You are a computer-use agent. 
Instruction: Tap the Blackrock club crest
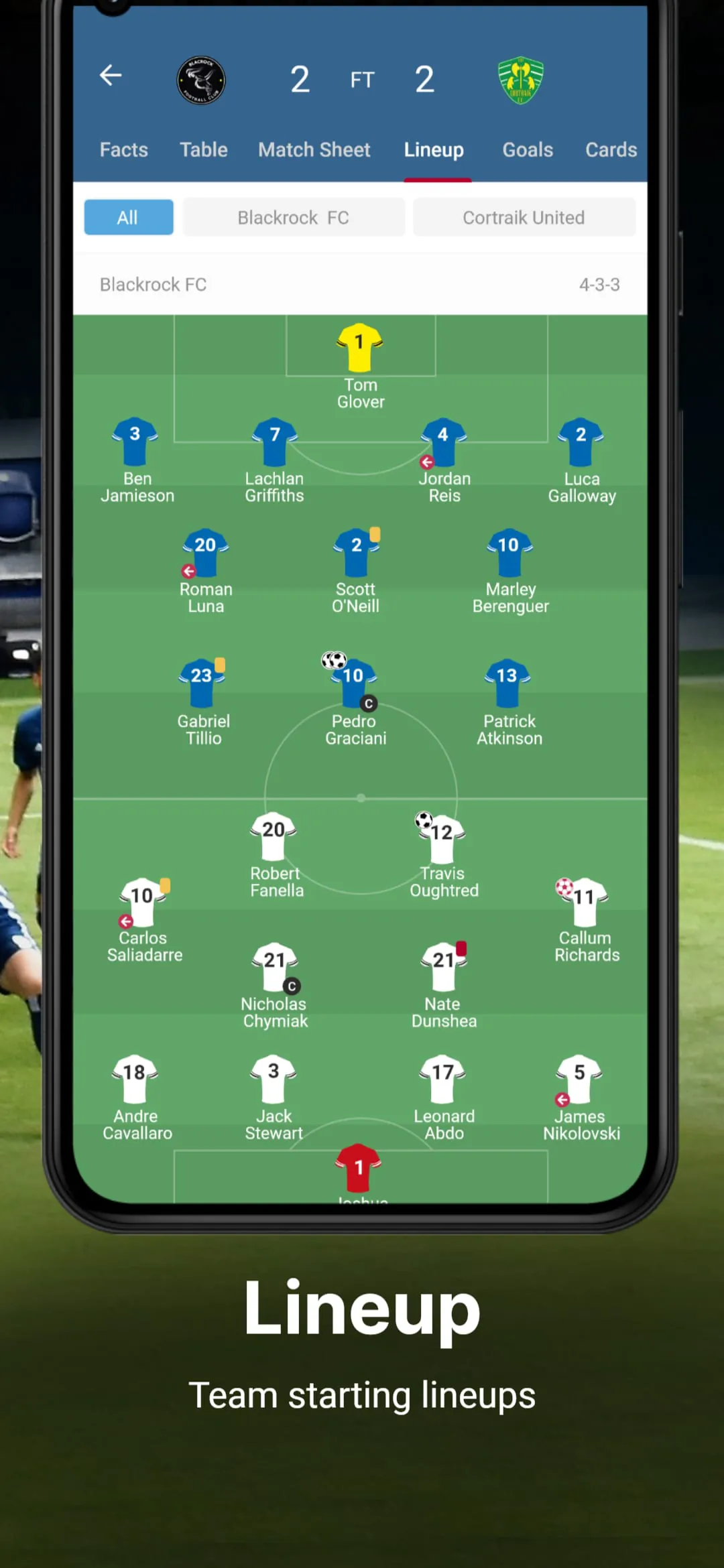pyautogui.click(x=201, y=80)
